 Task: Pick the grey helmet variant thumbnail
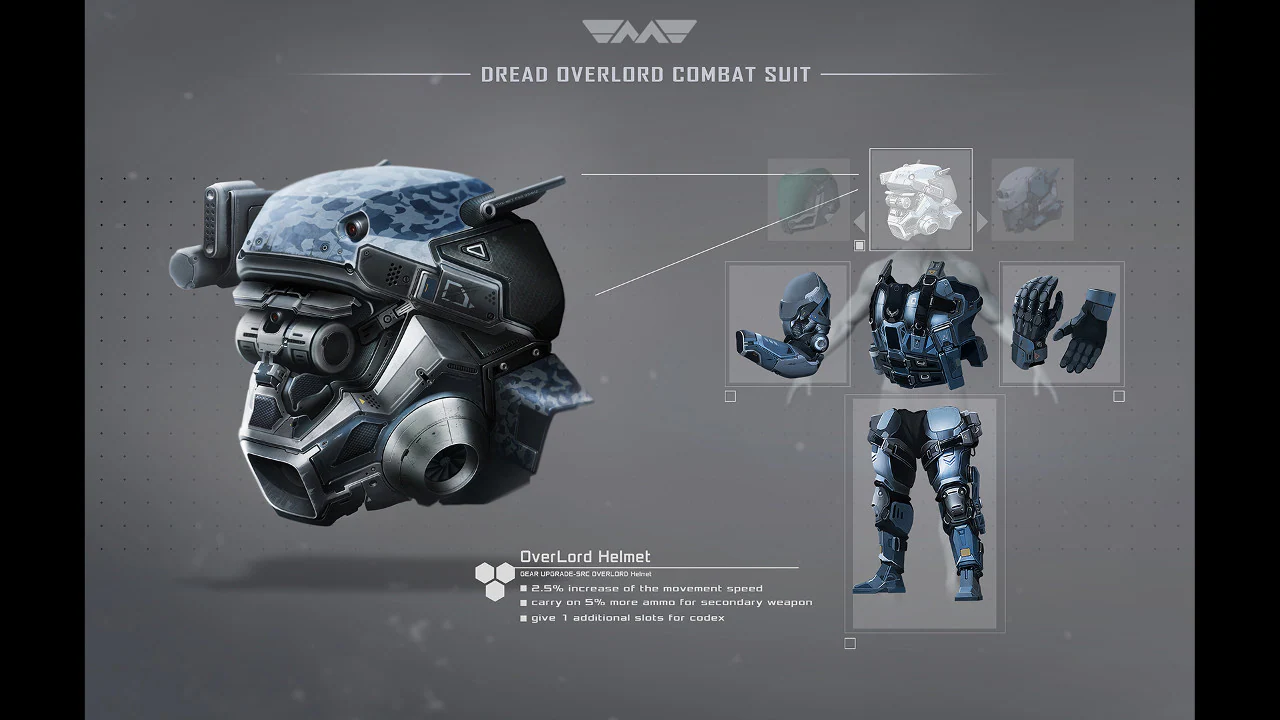[1032, 199]
